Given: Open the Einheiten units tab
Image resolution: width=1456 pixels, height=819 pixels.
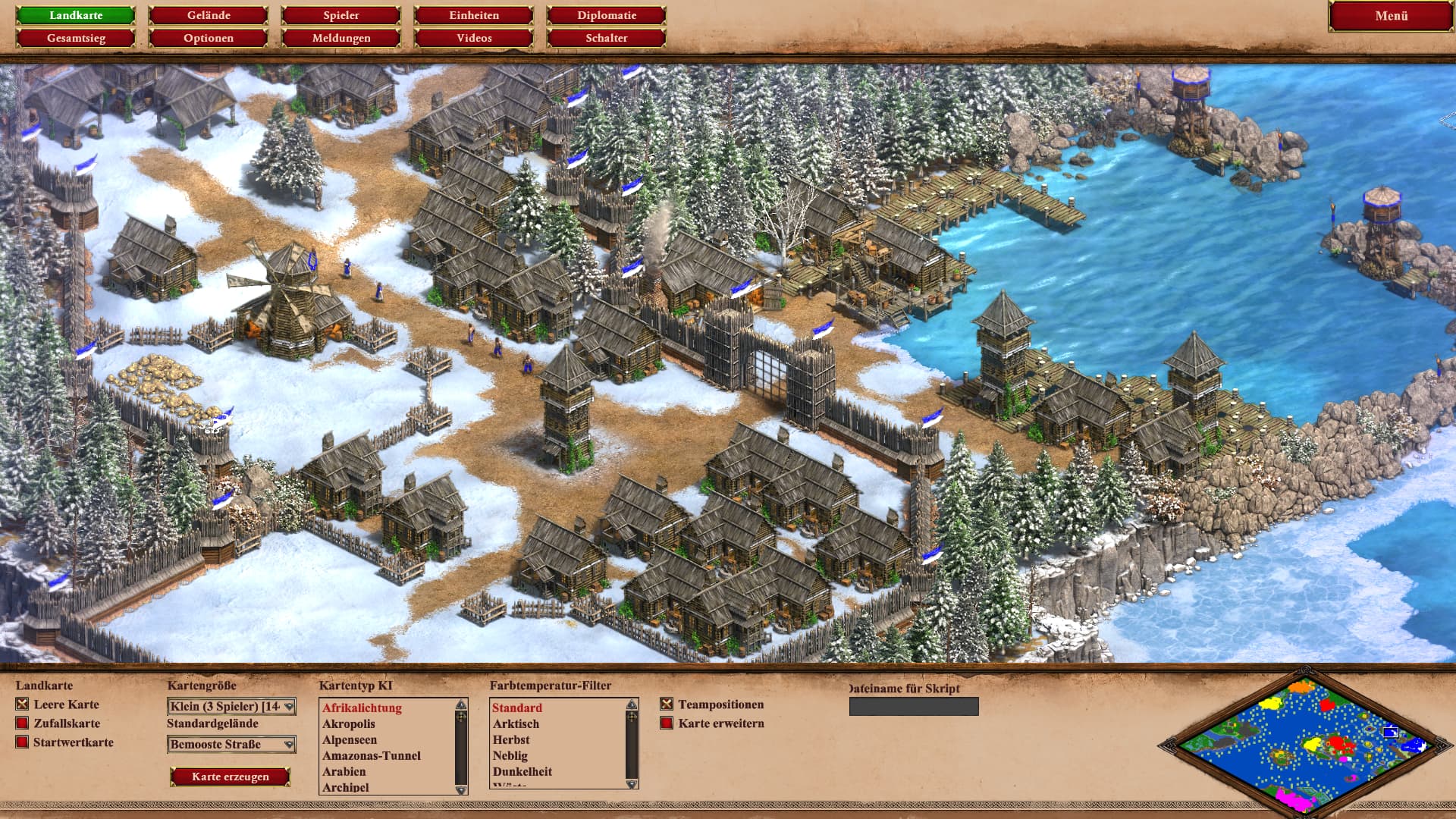Looking at the screenshot, I should [474, 15].
